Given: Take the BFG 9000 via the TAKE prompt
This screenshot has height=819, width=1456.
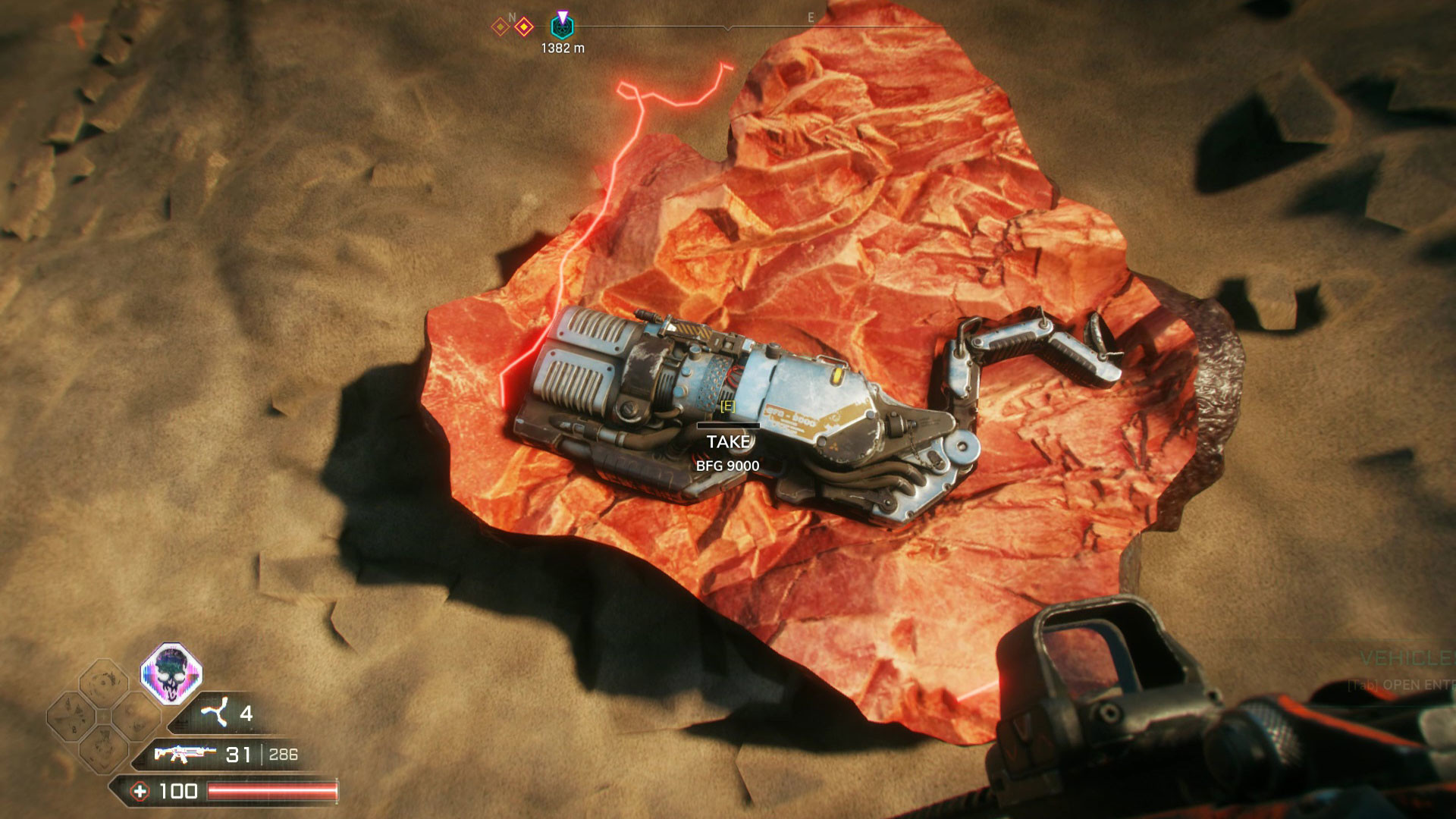Looking at the screenshot, I should (x=727, y=441).
